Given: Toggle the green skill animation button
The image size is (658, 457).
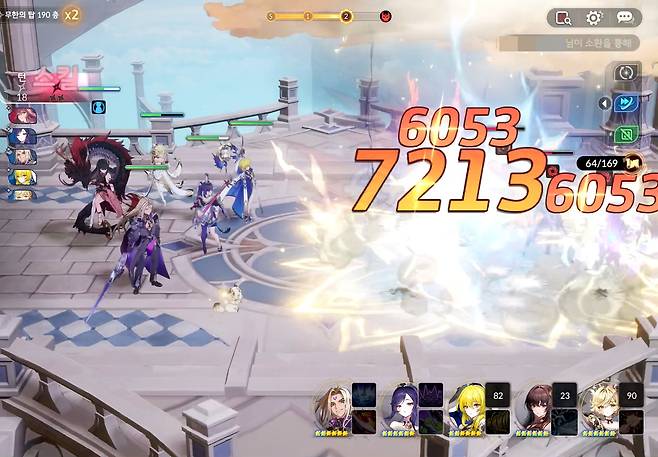Looking at the screenshot, I should click(628, 133).
